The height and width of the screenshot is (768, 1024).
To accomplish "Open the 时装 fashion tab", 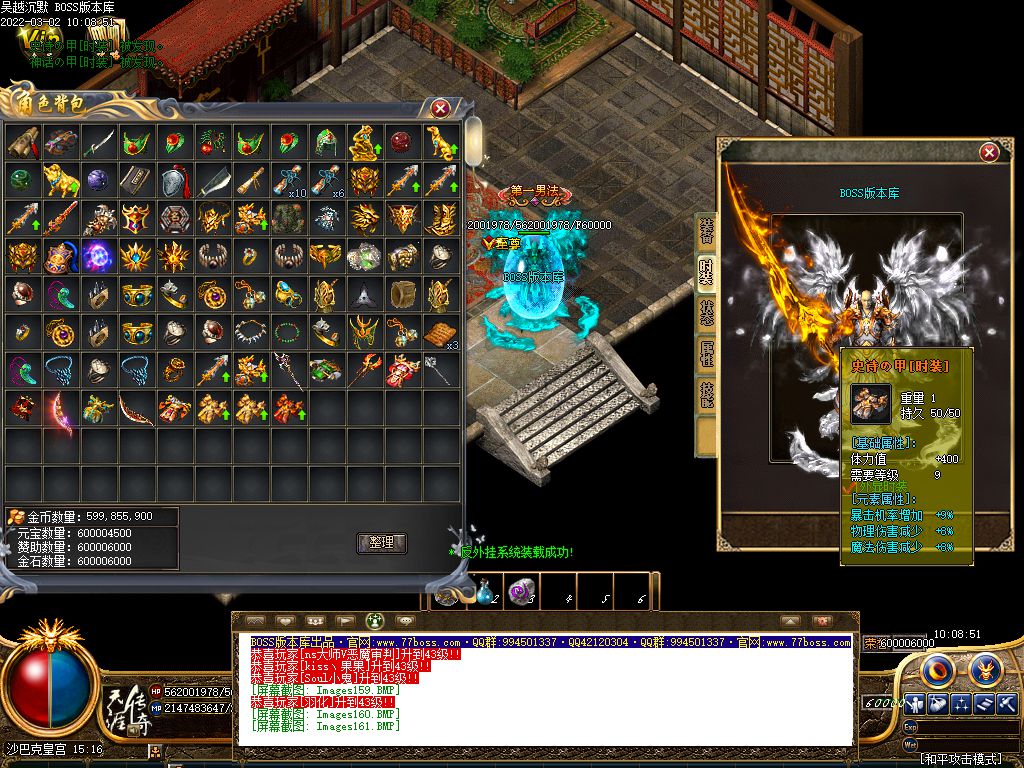I will click(x=706, y=271).
